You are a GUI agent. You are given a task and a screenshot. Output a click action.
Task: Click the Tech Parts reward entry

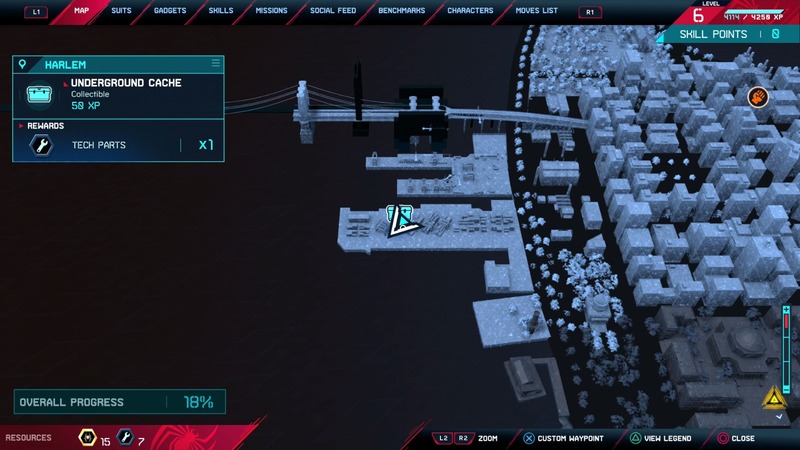coord(118,146)
